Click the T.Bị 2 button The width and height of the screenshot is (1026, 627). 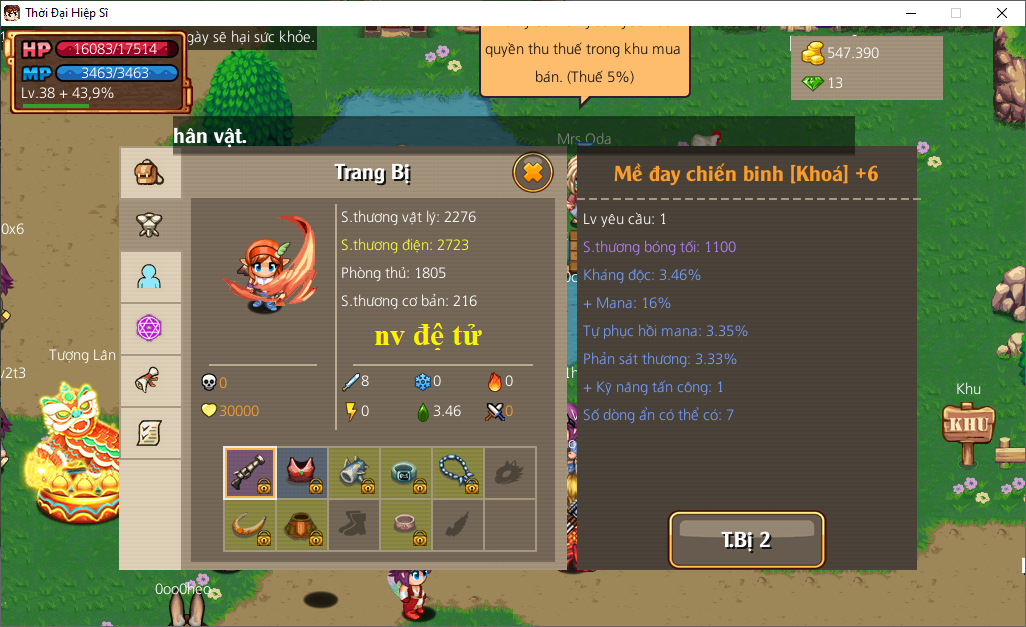747,540
